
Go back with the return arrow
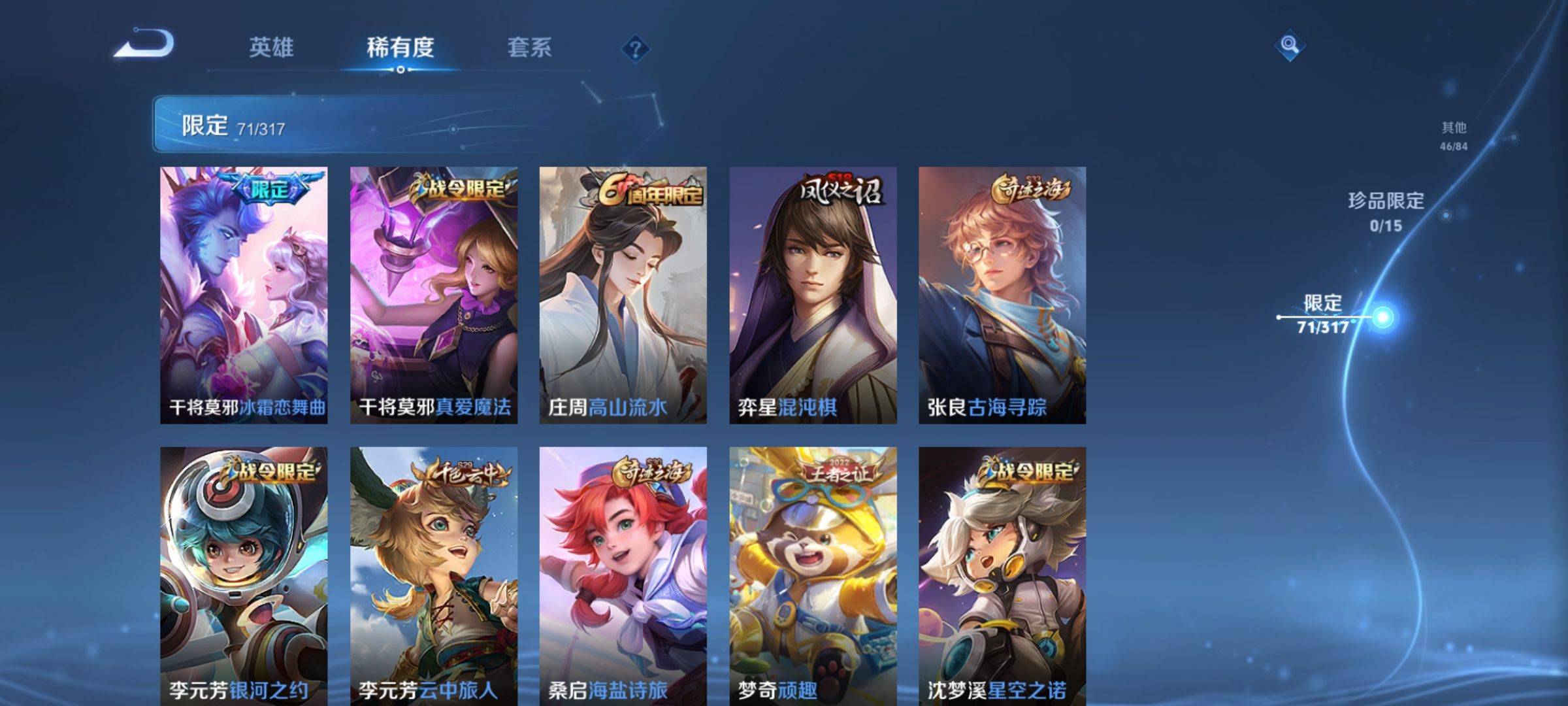pos(145,44)
